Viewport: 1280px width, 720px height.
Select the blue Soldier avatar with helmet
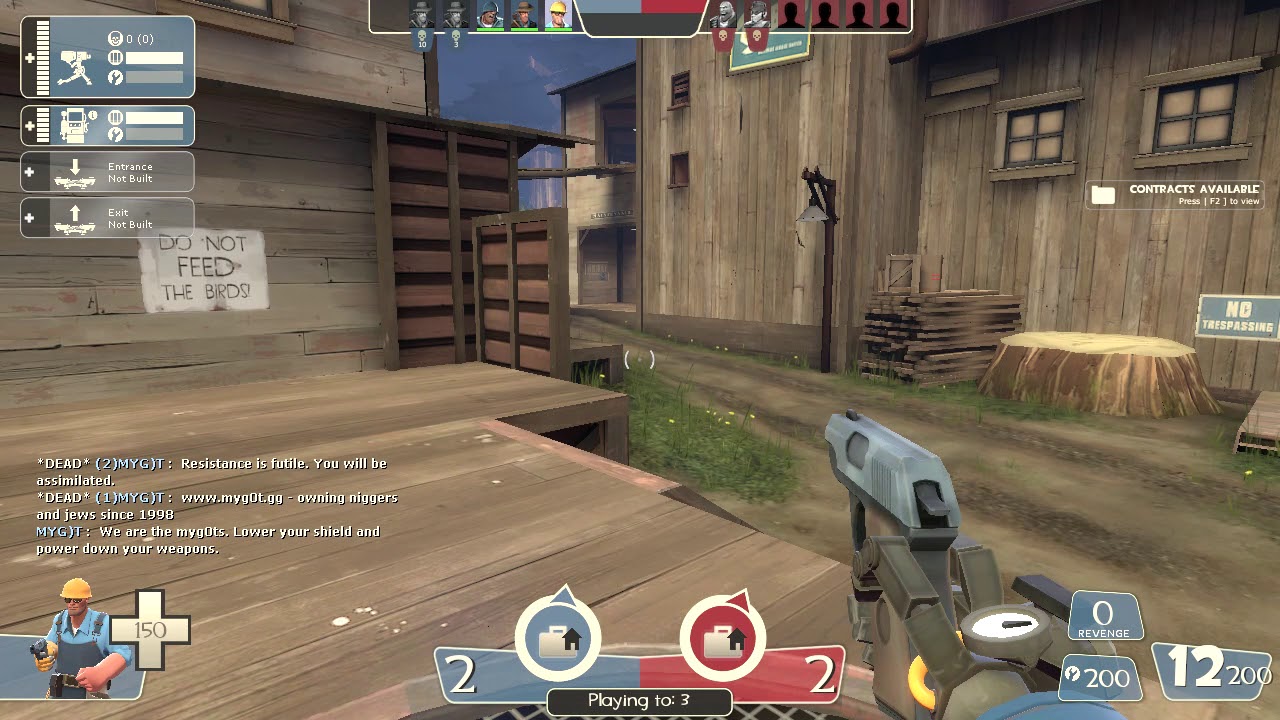pos(489,15)
